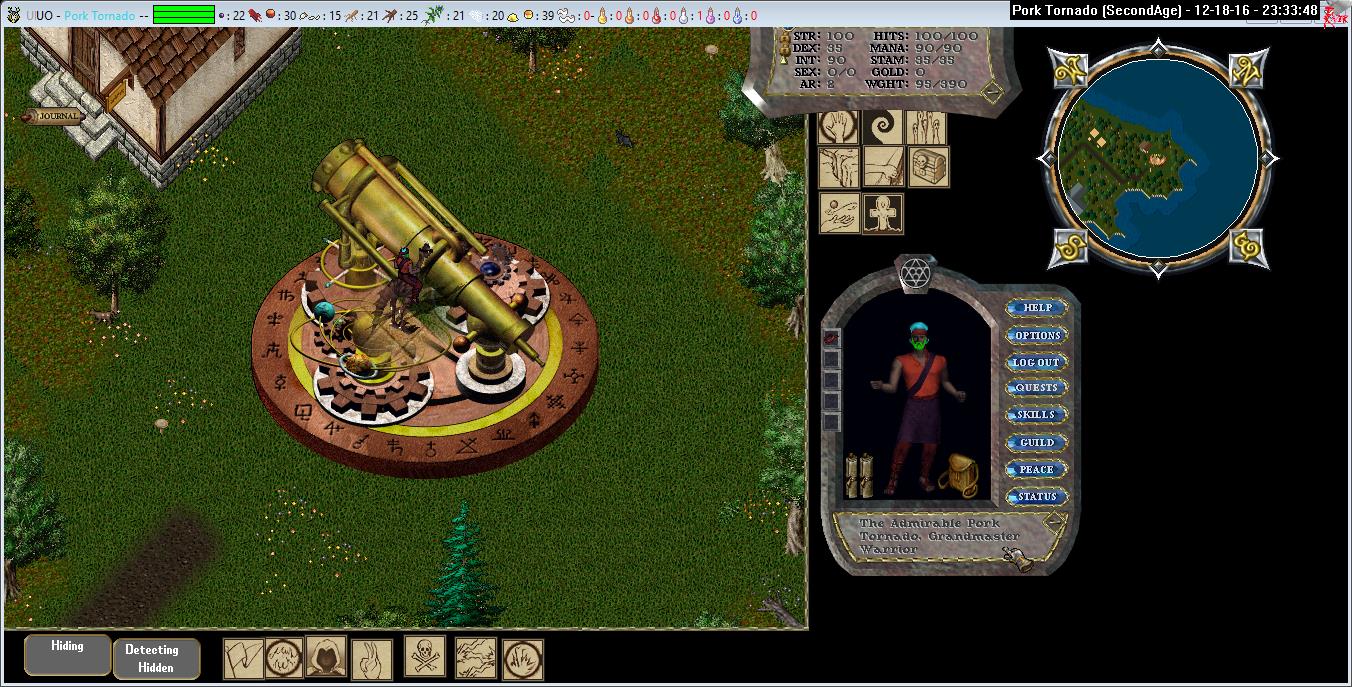Screen dimensions: 1352x687
Task: Open the paperdoll Help menu
Action: (x=1036, y=308)
